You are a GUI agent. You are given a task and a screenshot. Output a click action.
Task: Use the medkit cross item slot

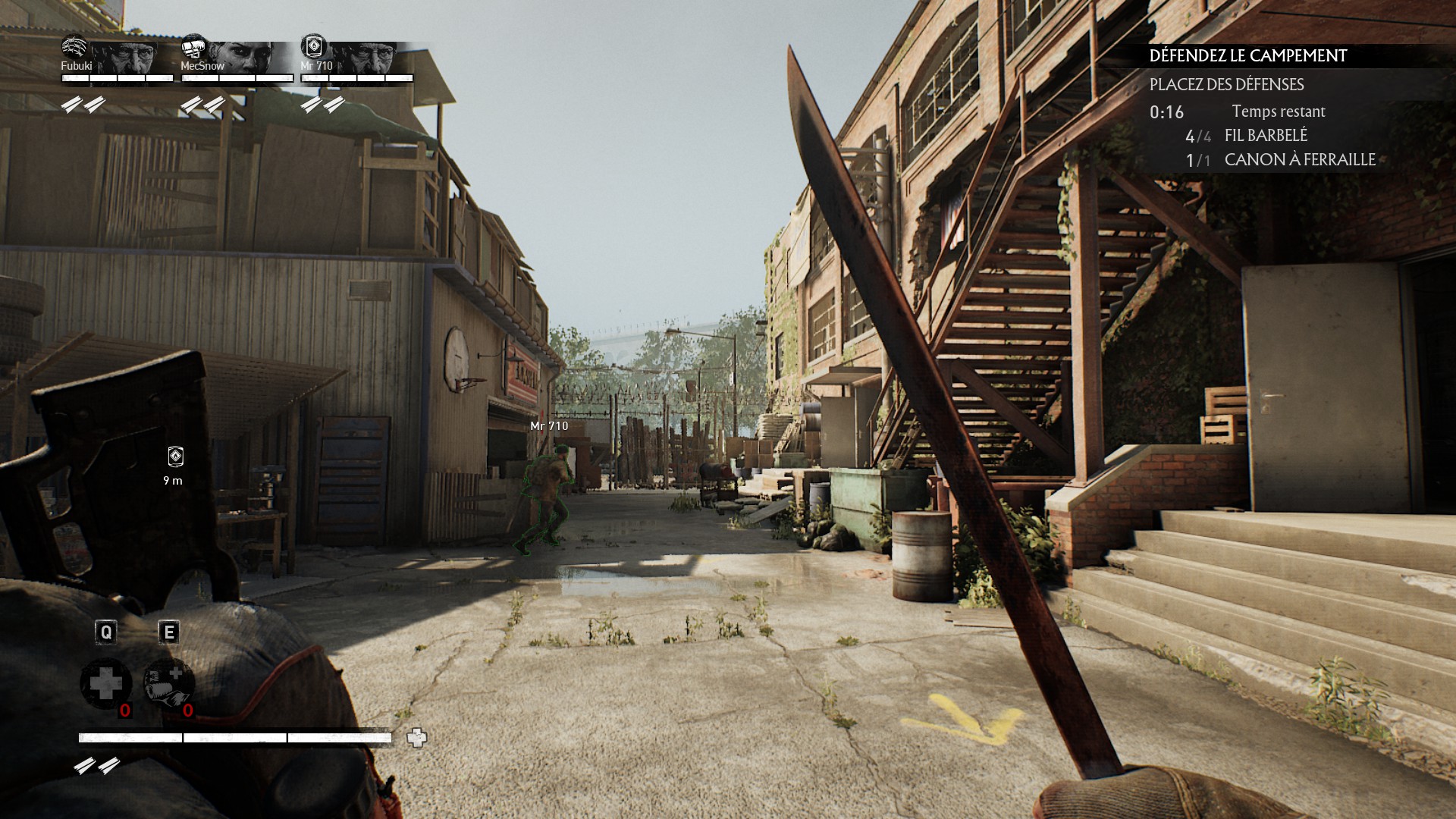coord(105,683)
